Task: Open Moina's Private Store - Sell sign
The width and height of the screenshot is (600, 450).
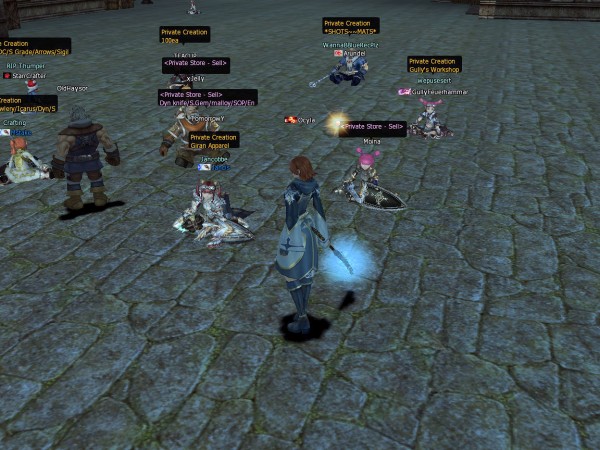Action: [374, 127]
